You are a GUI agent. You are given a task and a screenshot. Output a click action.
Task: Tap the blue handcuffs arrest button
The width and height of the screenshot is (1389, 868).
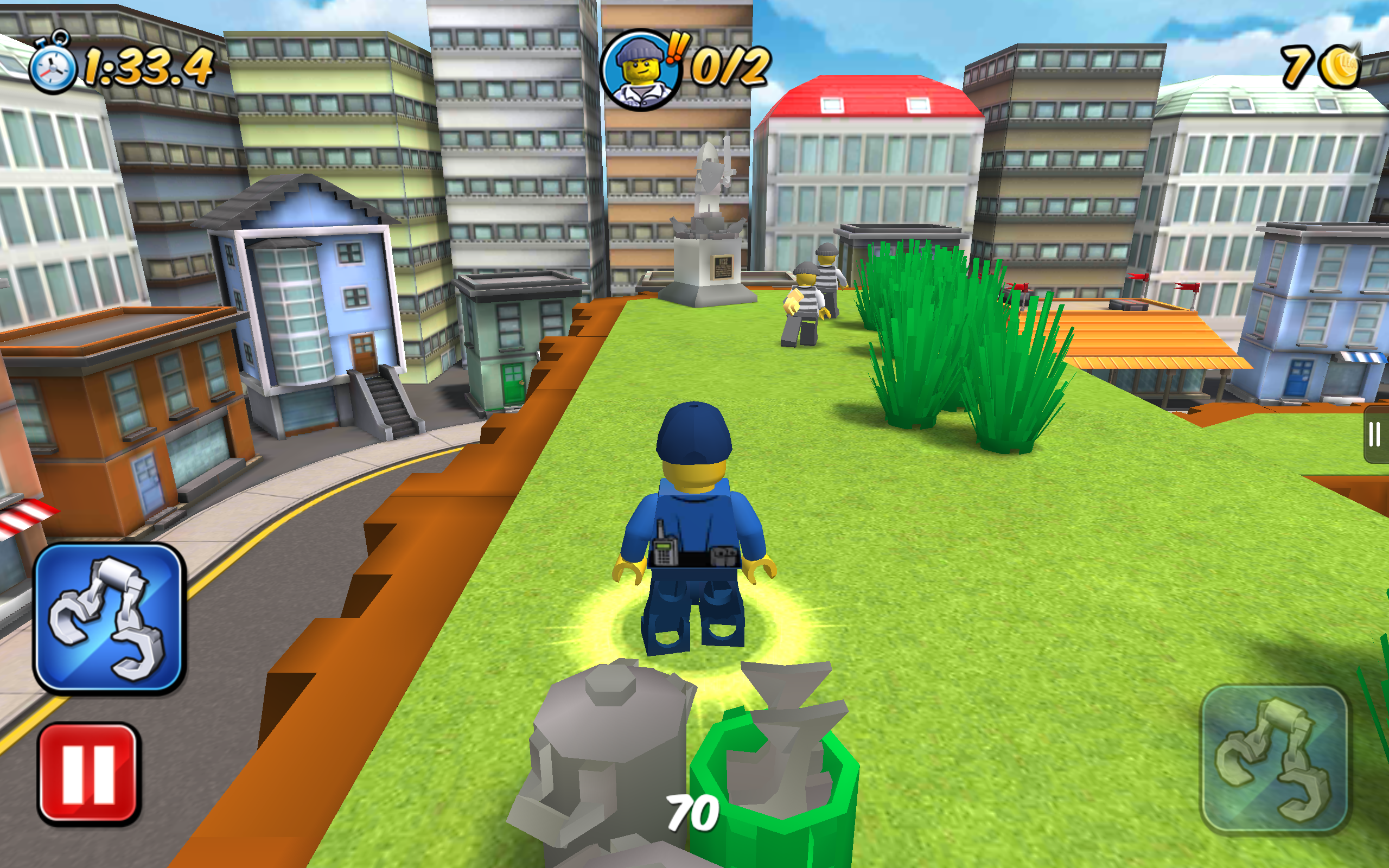109,618
